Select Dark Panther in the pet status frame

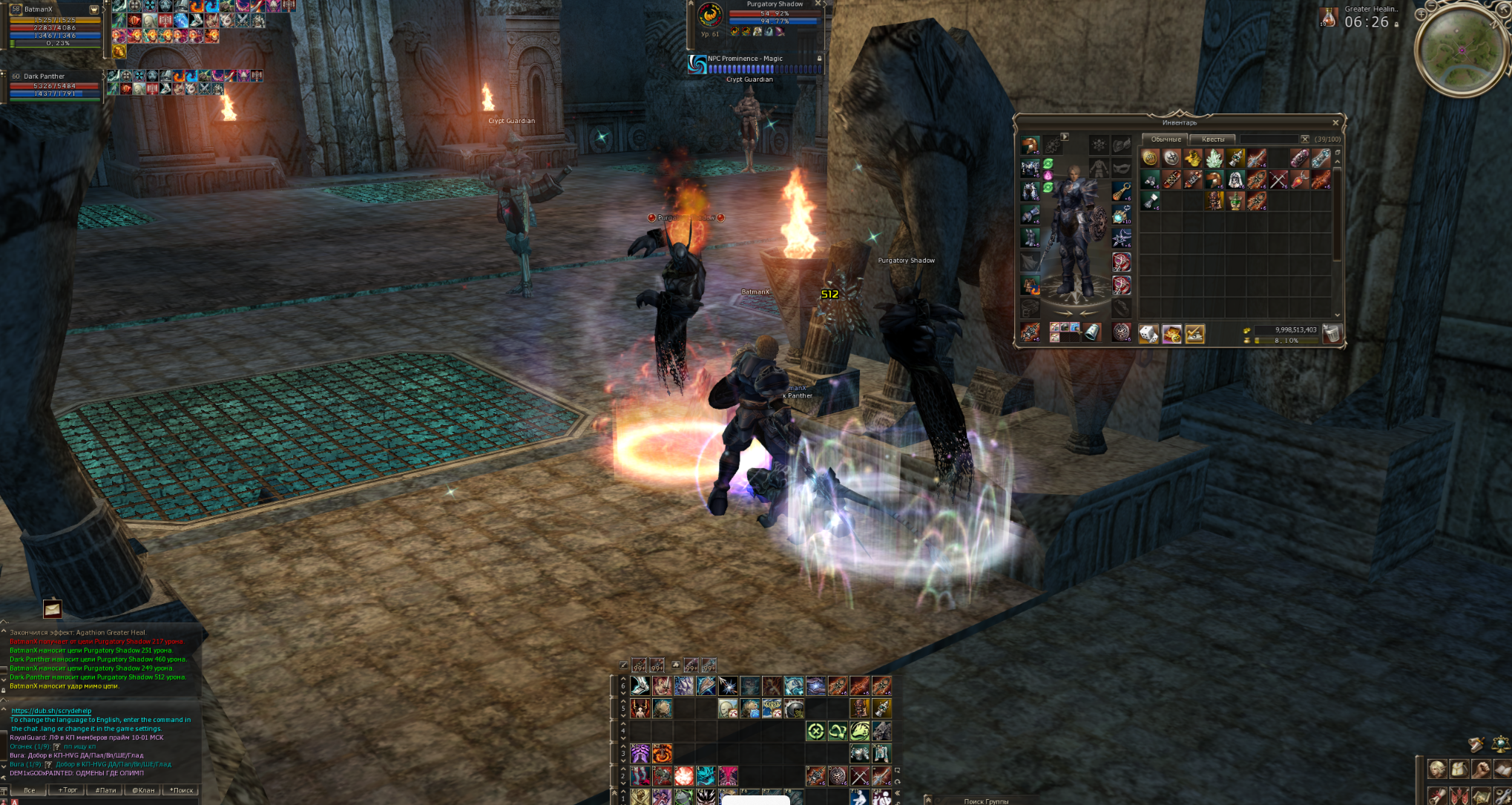[45, 76]
